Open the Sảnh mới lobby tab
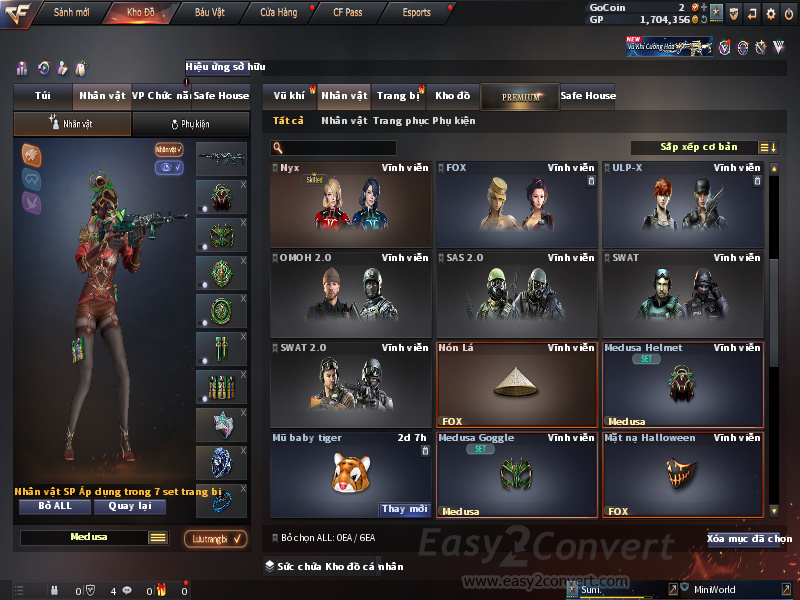Image resolution: width=800 pixels, height=600 pixels. tap(71, 13)
